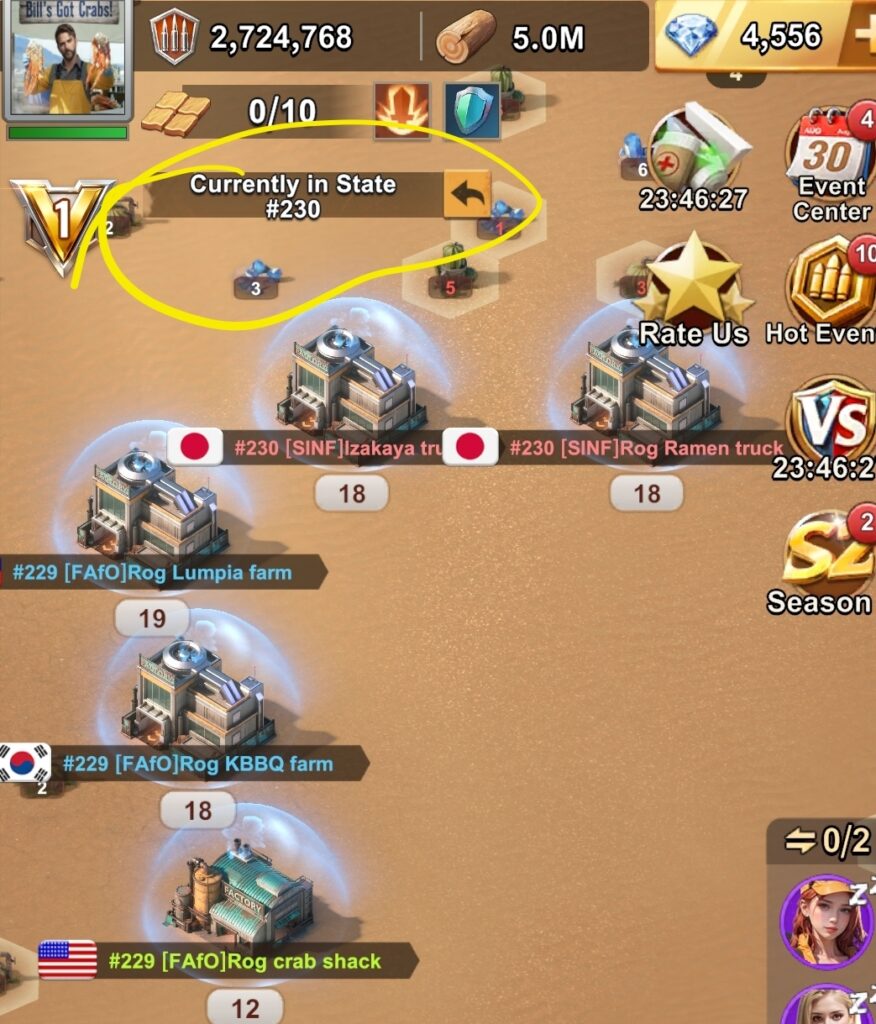Select the Rog Ramen truck base label
The height and width of the screenshot is (1024, 876).
coord(644,448)
